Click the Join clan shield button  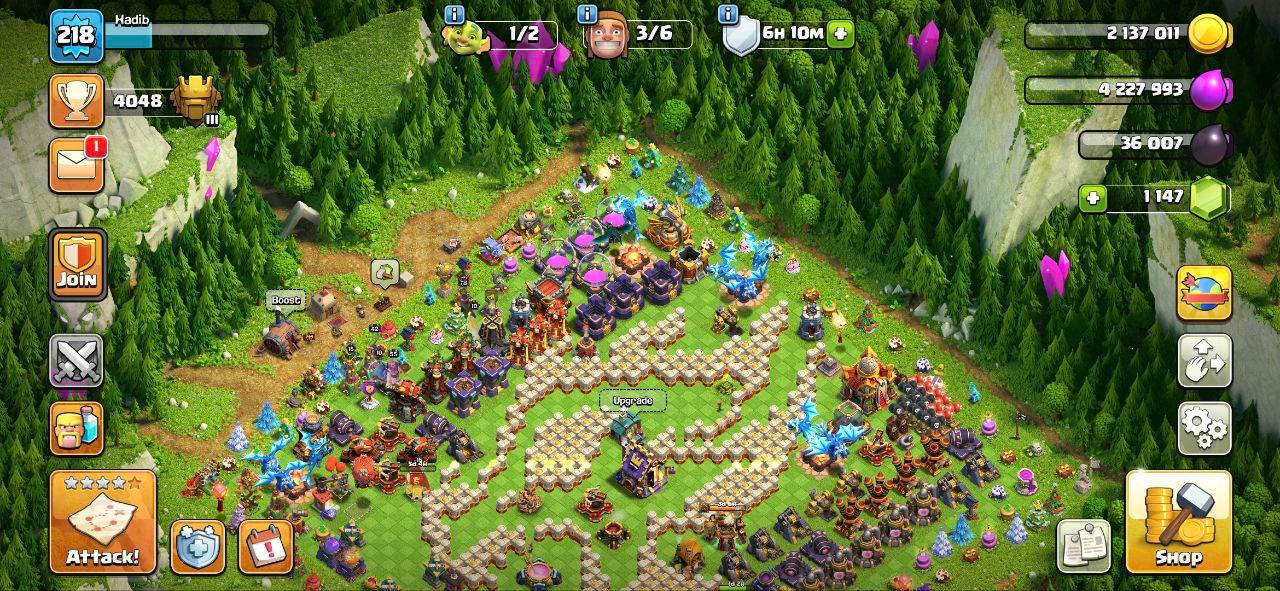tap(77, 263)
